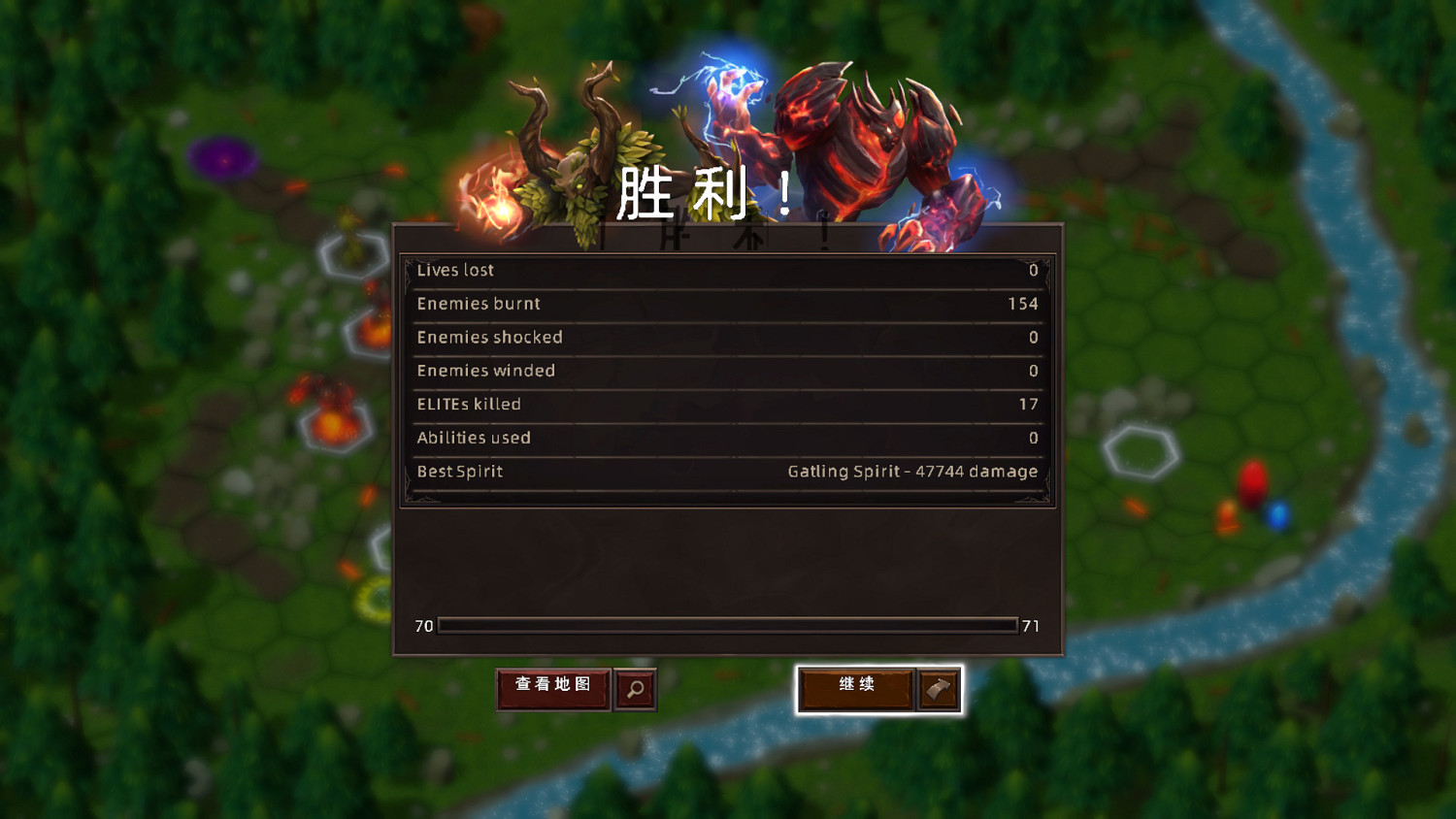
Task: Click the Continue button labeled 继续
Action: pyautogui.click(x=855, y=687)
